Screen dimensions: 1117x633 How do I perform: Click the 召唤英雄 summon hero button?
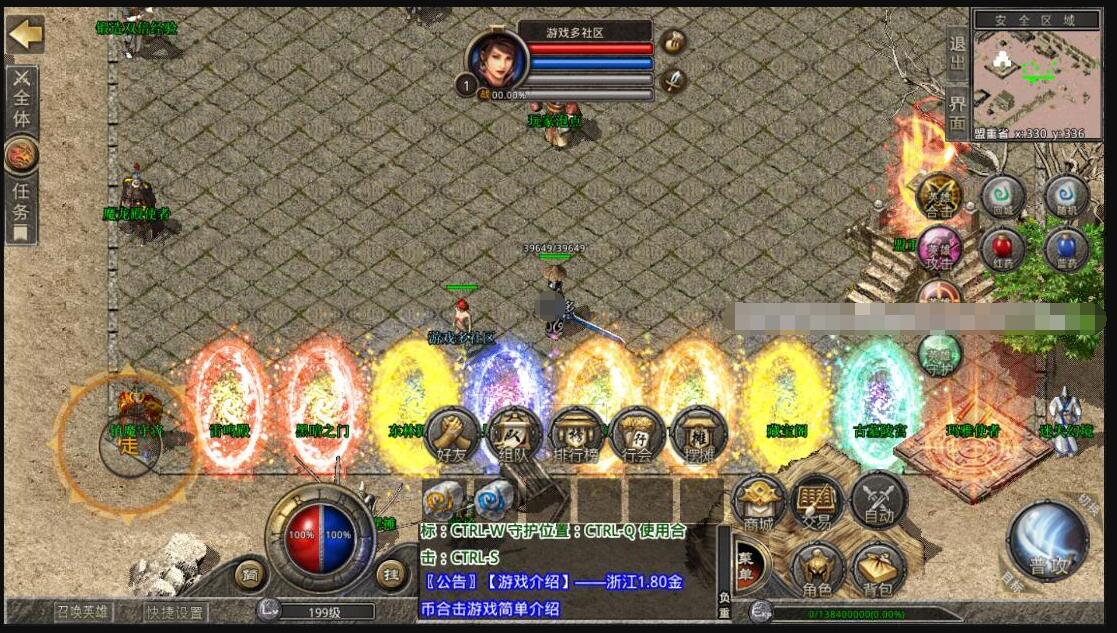point(84,612)
